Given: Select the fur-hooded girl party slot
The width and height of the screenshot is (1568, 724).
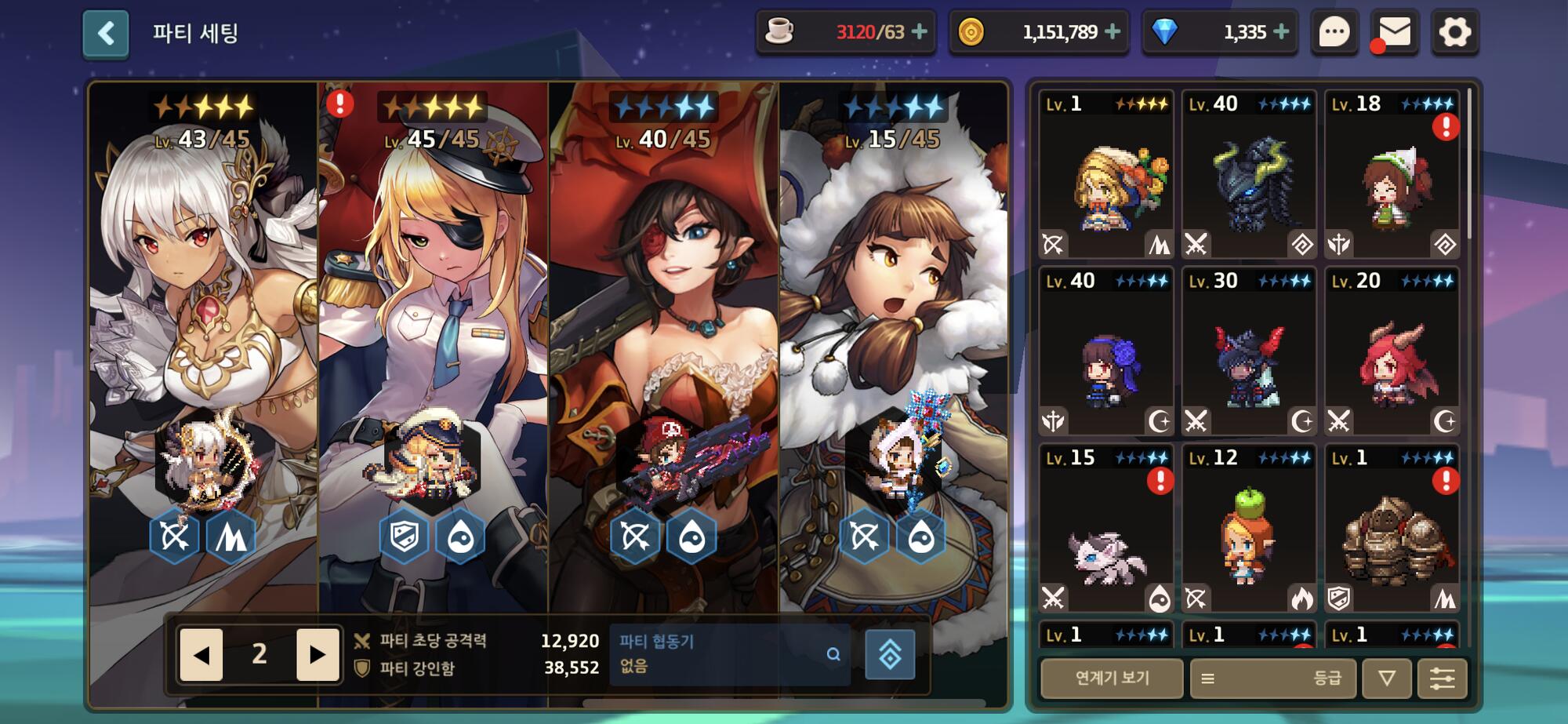Looking at the screenshot, I should (x=894, y=314).
